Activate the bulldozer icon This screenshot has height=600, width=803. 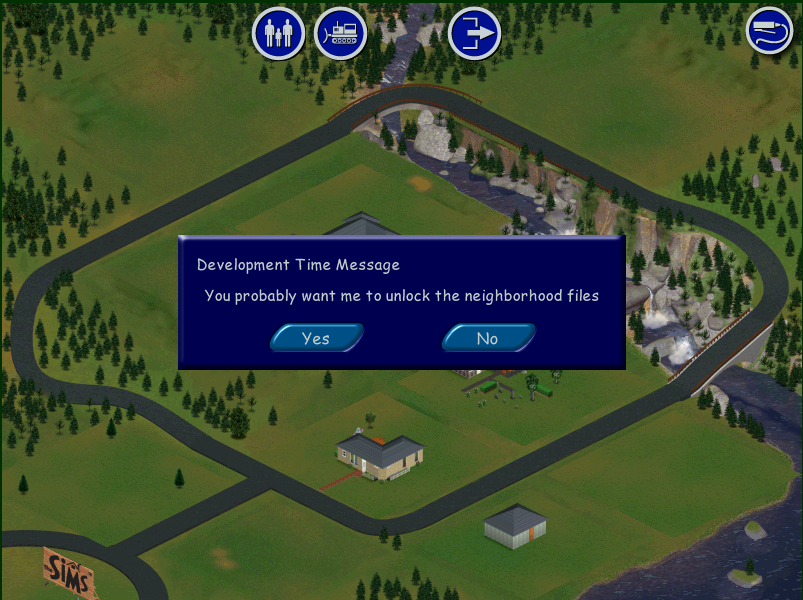click(340, 33)
